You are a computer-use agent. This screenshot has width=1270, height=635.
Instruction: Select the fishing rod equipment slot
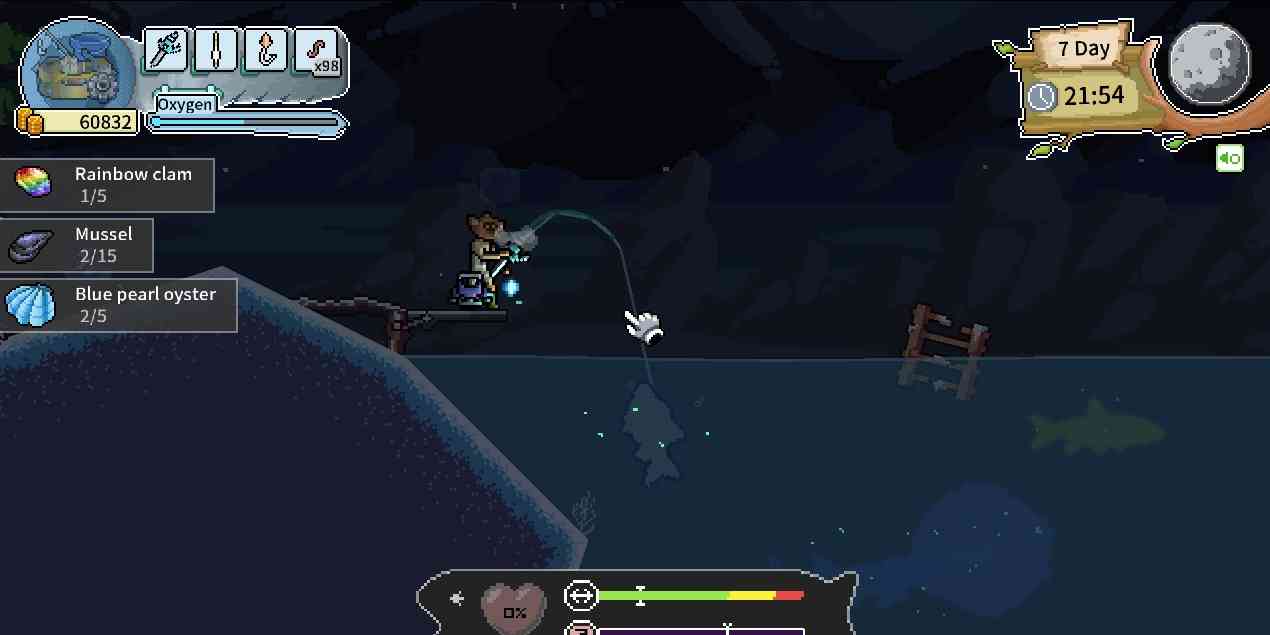(166, 50)
